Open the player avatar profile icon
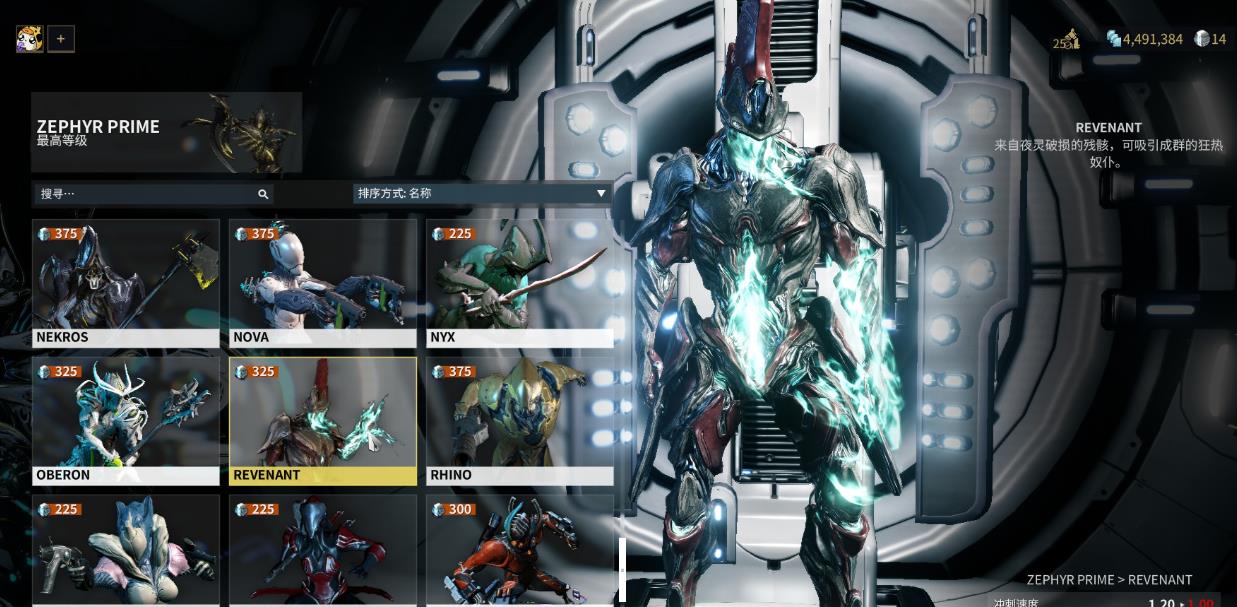1237x607 pixels. [x=29, y=39]
